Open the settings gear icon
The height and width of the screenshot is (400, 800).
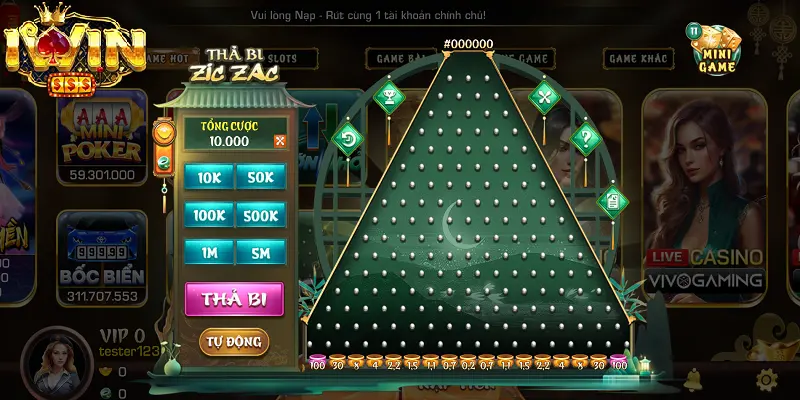767,379
